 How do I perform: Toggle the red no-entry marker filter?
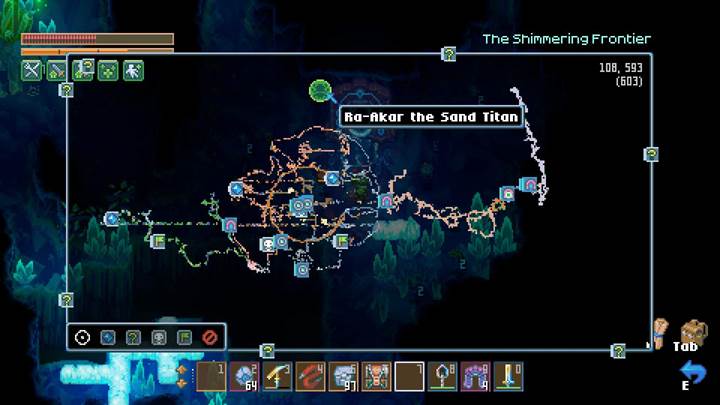coord(209,338)
